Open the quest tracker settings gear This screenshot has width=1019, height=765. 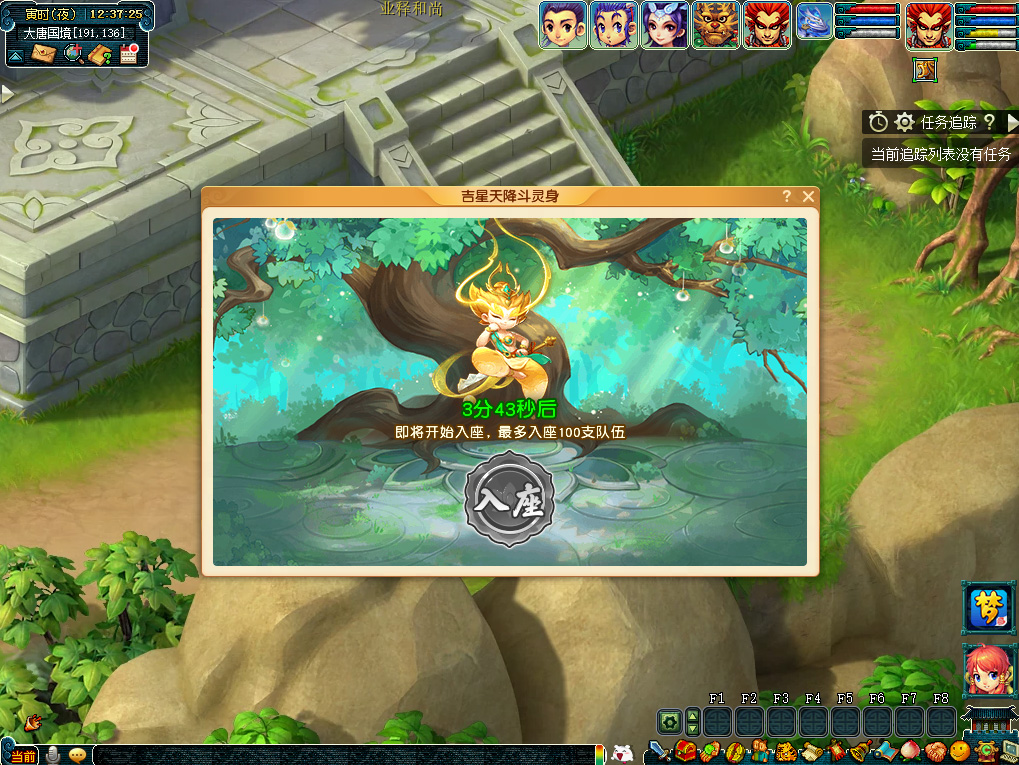(x=904, y=122)
